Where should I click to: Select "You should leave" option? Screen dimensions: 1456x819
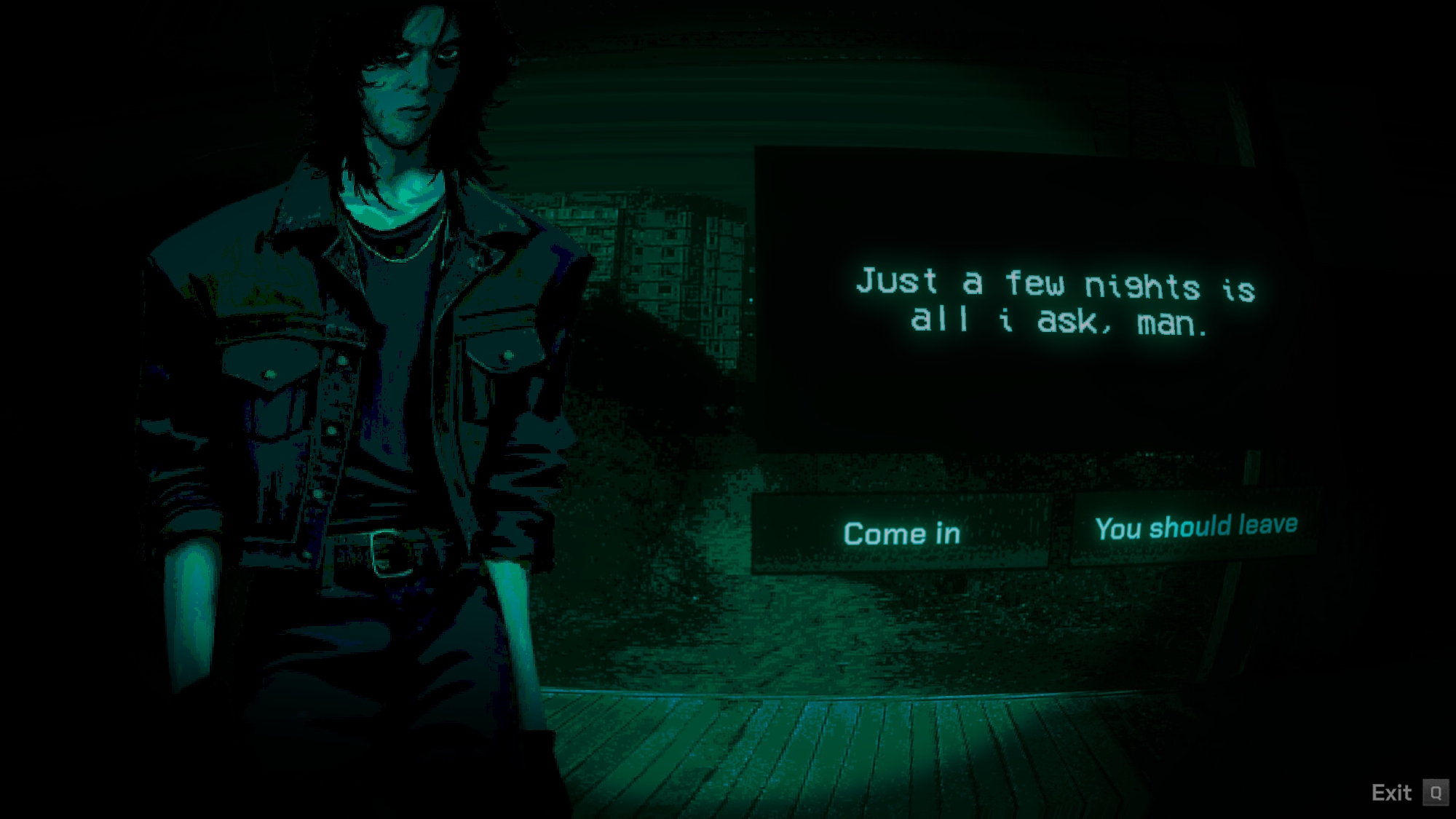(1195, 527)
